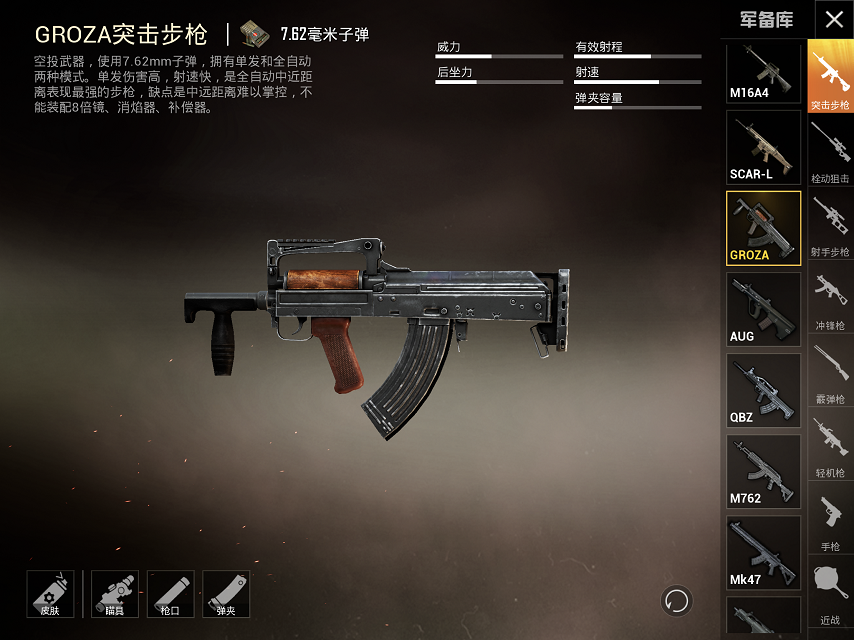
Task: Open the 栓动狙击 bolt-action sniper category
Action: point(830,152)
